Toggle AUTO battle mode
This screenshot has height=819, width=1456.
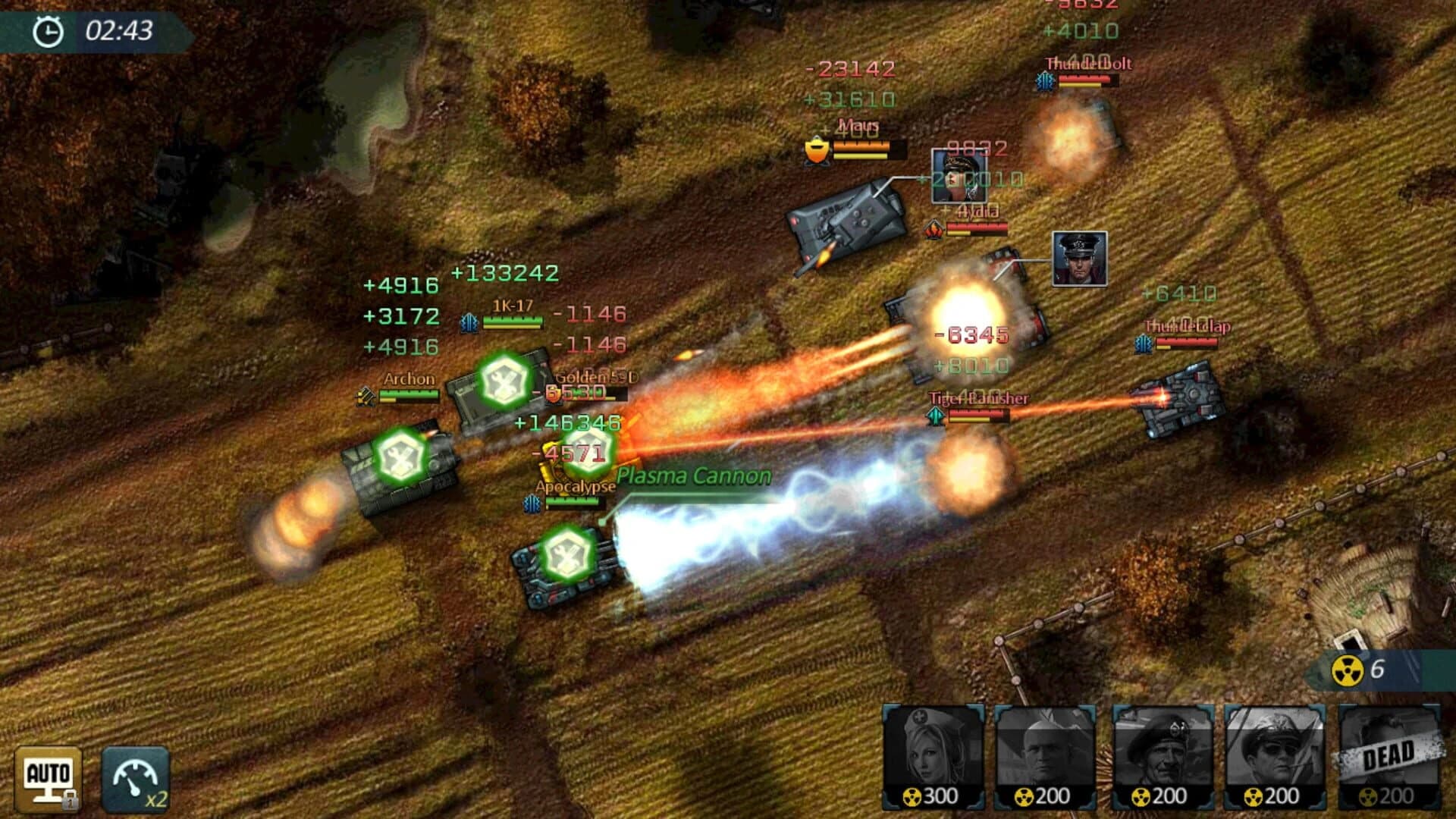click(x=50, y=773)
